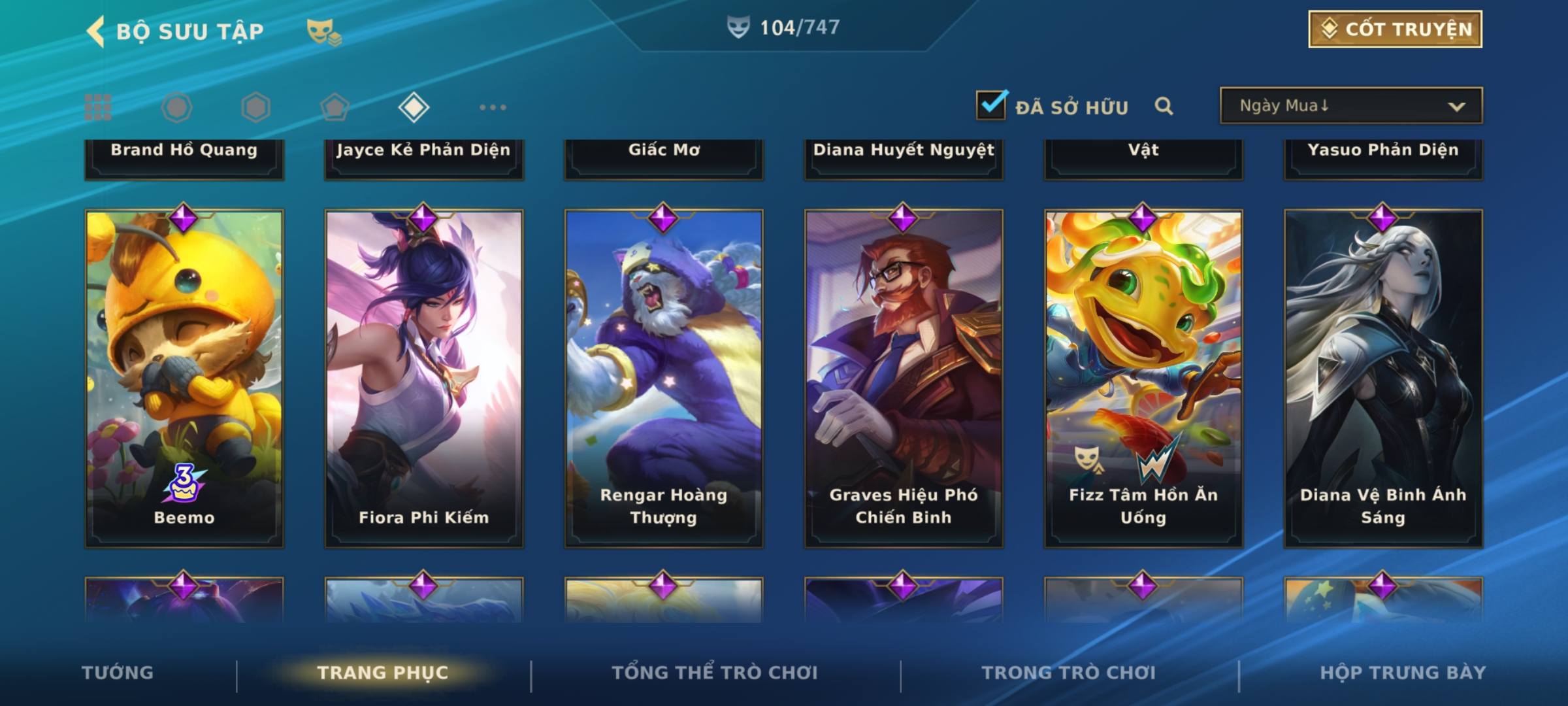Switch to Trong Trò Chơi tab
Viewport: 1568px width, 706px height.
pyautogui.click(x=1069, y=673)
